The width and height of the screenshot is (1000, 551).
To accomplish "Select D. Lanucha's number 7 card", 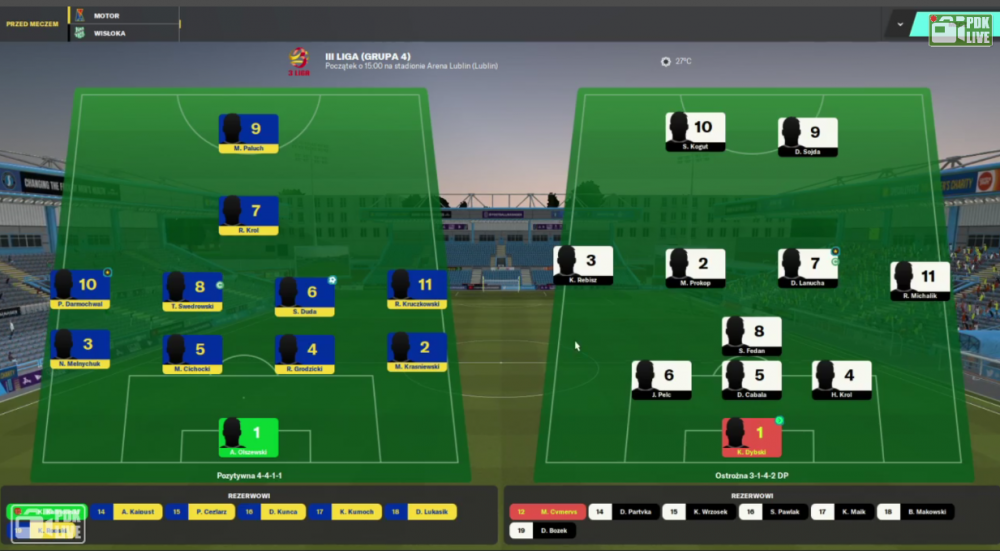I will tap(807, 268).
